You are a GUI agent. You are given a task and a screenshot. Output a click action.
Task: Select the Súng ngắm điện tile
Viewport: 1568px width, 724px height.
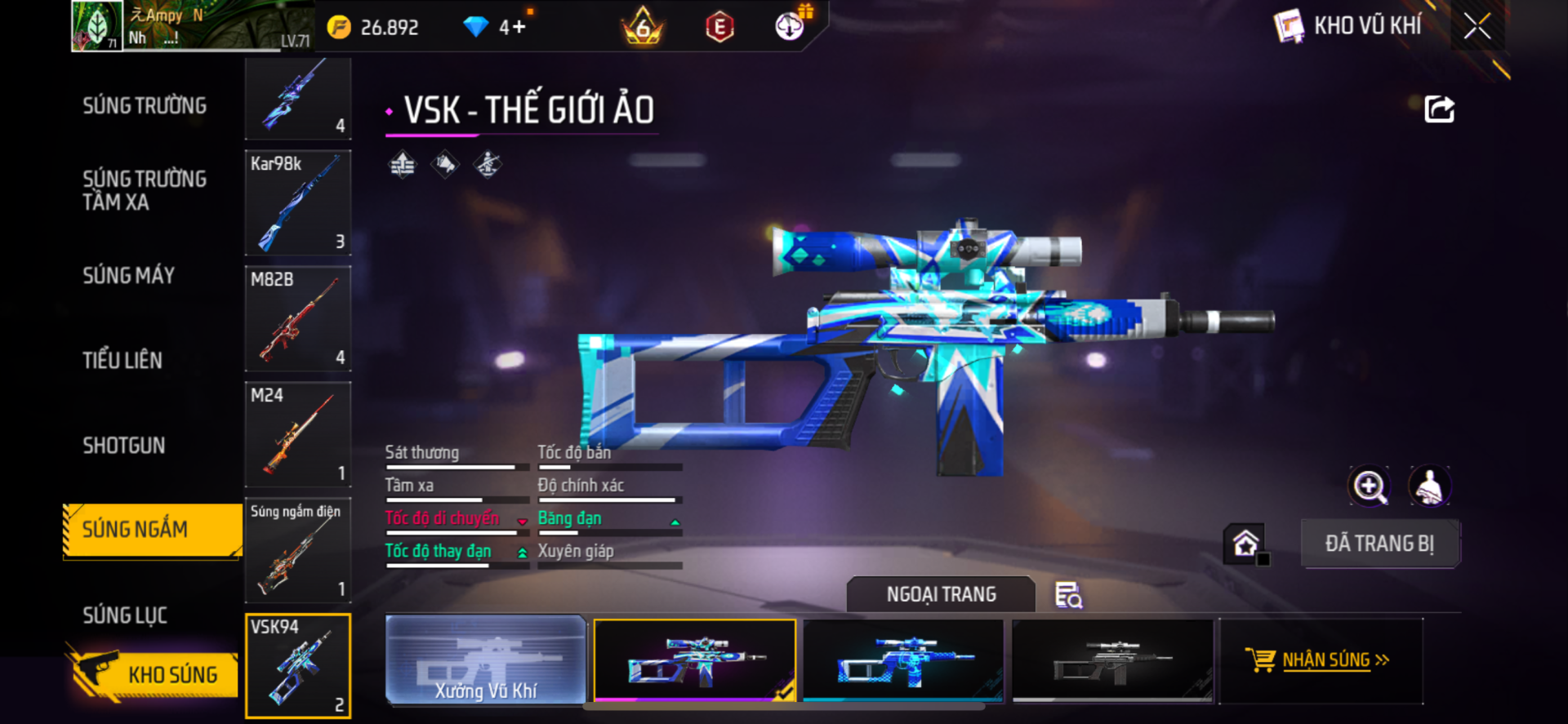298,550
